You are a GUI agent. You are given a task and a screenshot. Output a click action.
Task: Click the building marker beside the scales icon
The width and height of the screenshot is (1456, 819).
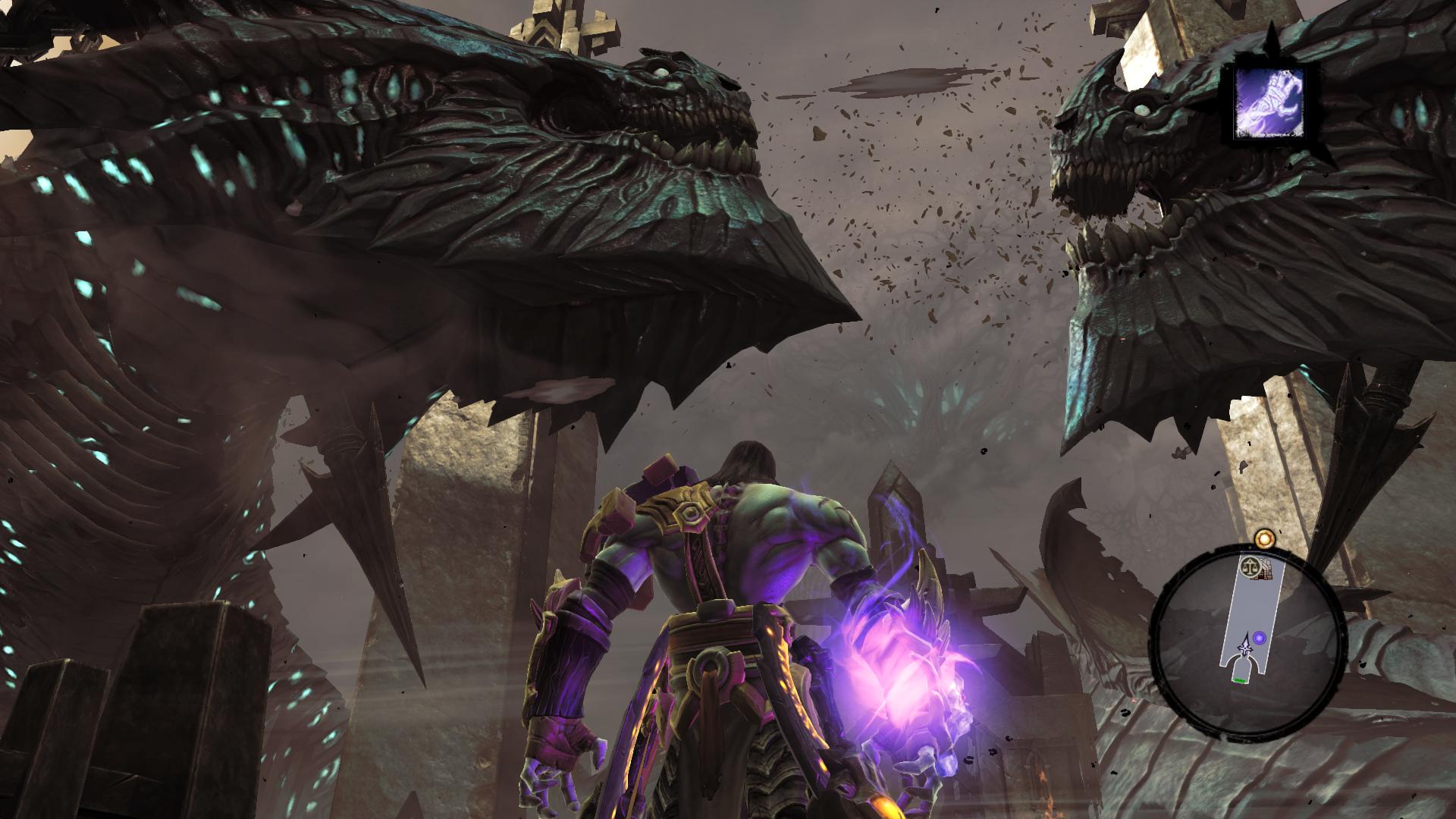(1266, 570)
